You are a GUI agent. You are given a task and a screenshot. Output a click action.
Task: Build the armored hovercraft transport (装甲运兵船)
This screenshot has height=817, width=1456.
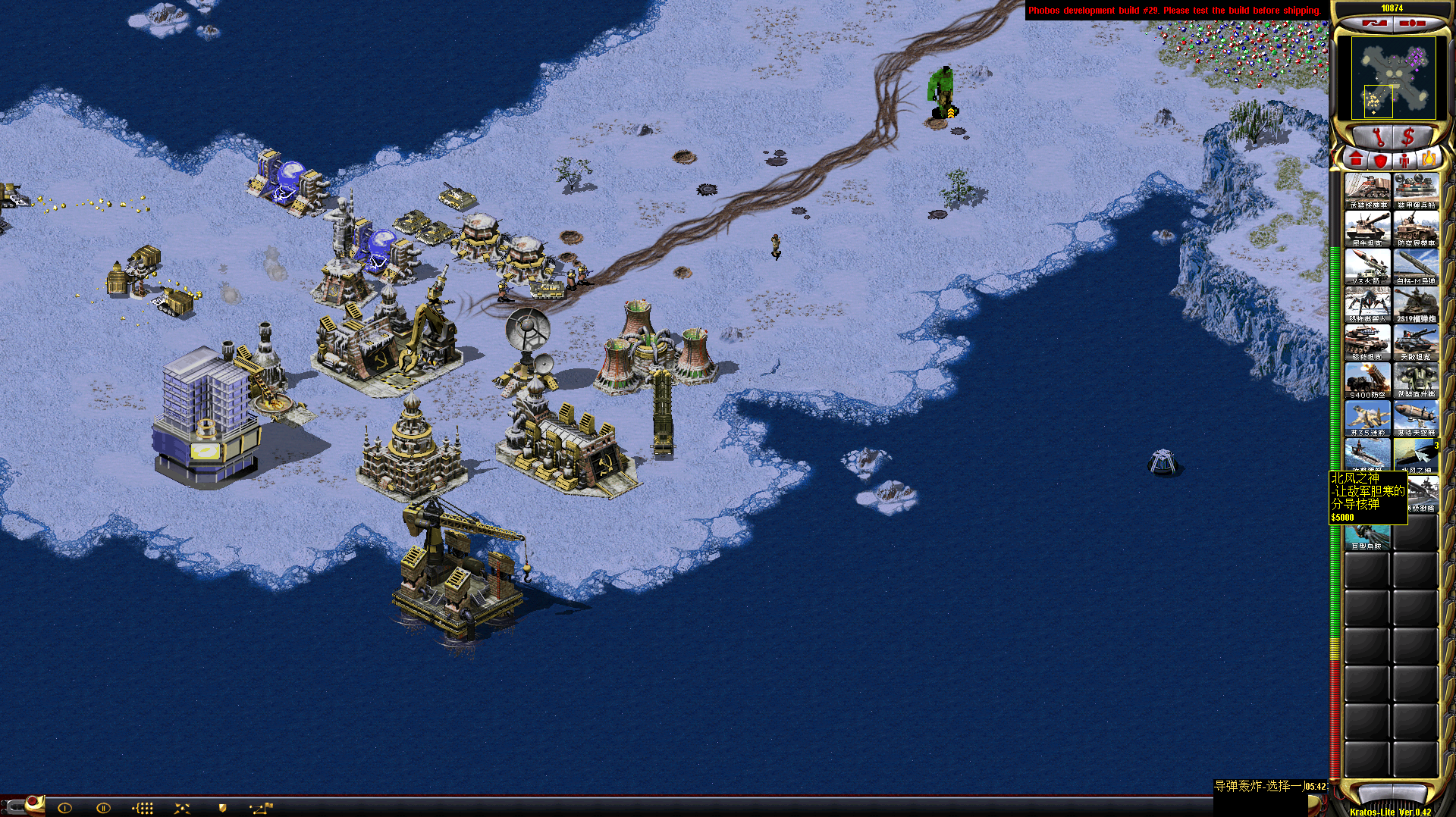tap(1416, 190)
